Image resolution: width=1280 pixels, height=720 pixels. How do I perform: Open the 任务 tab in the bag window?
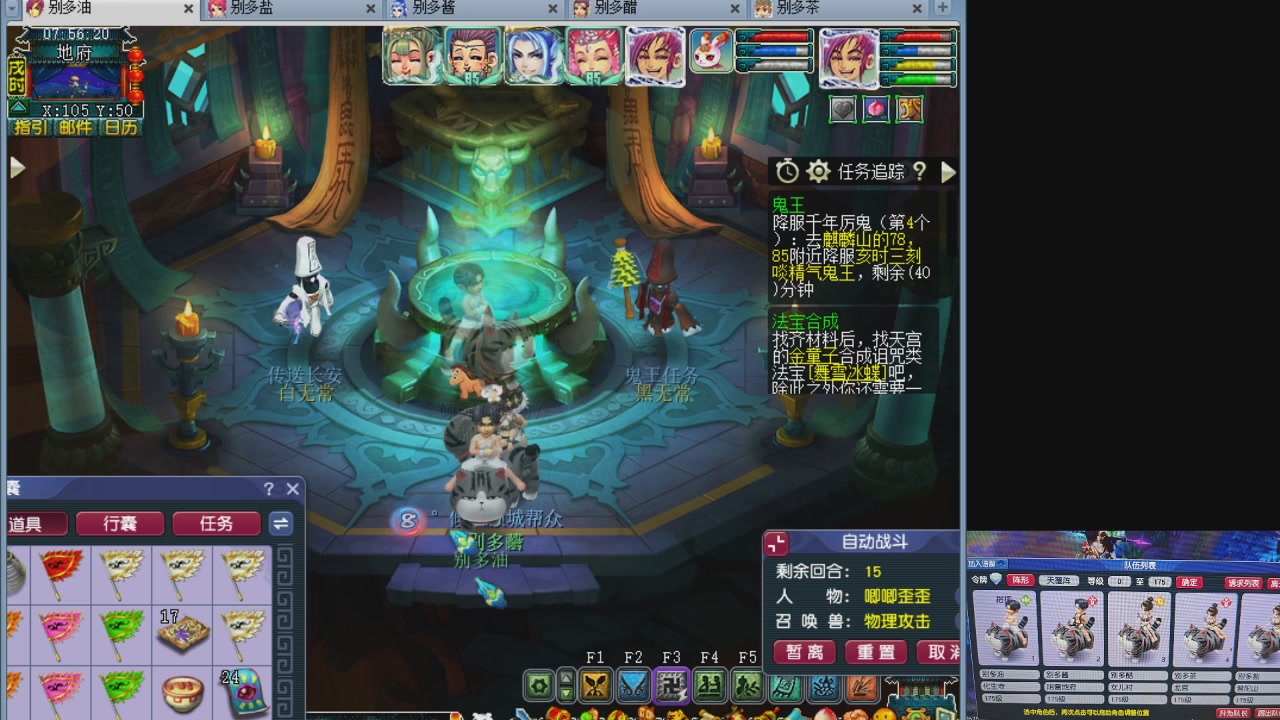pyautogui.click(x=216, y=524)
